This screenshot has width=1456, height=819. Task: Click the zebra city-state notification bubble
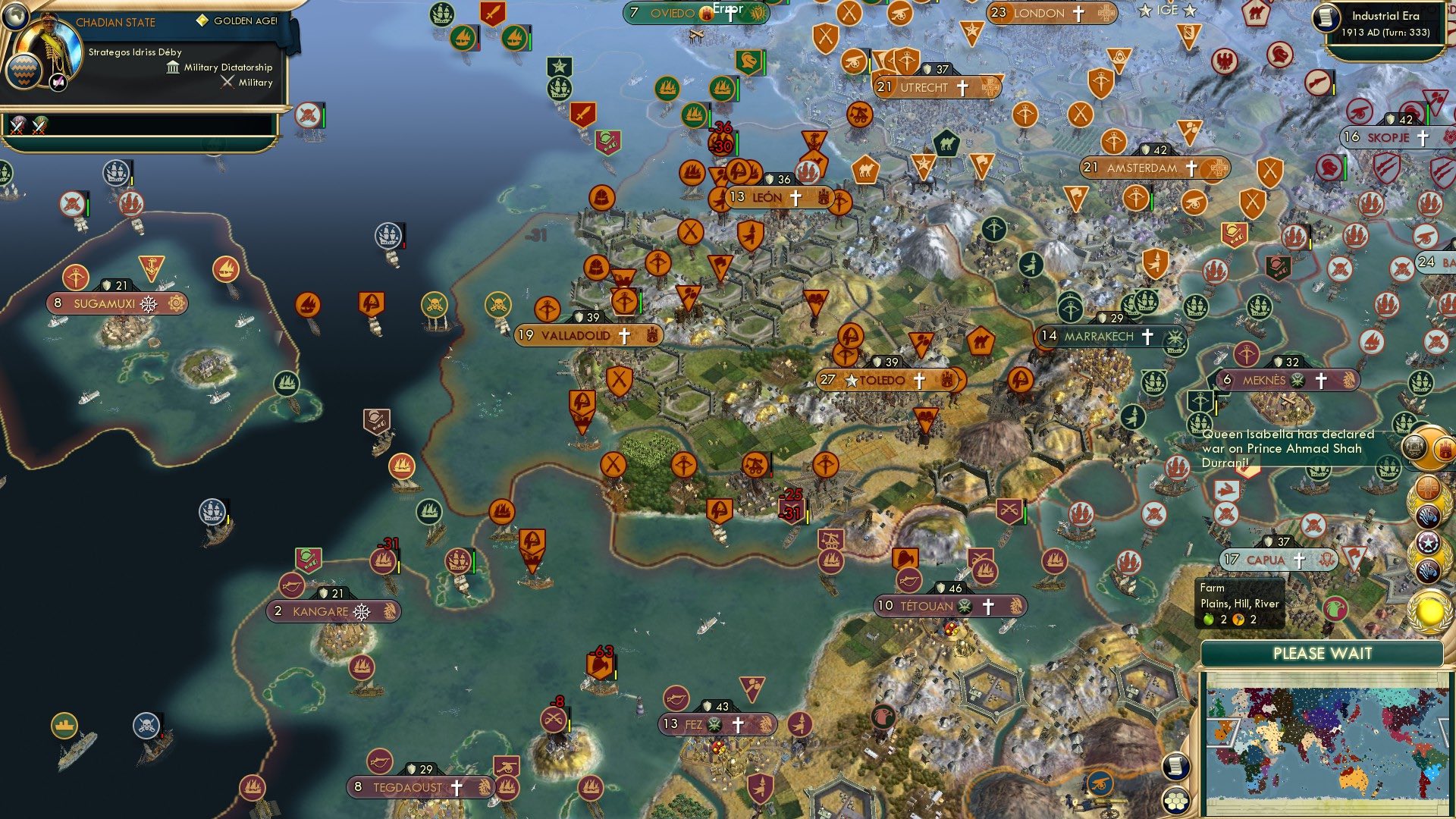click(x=1428, y=516)
